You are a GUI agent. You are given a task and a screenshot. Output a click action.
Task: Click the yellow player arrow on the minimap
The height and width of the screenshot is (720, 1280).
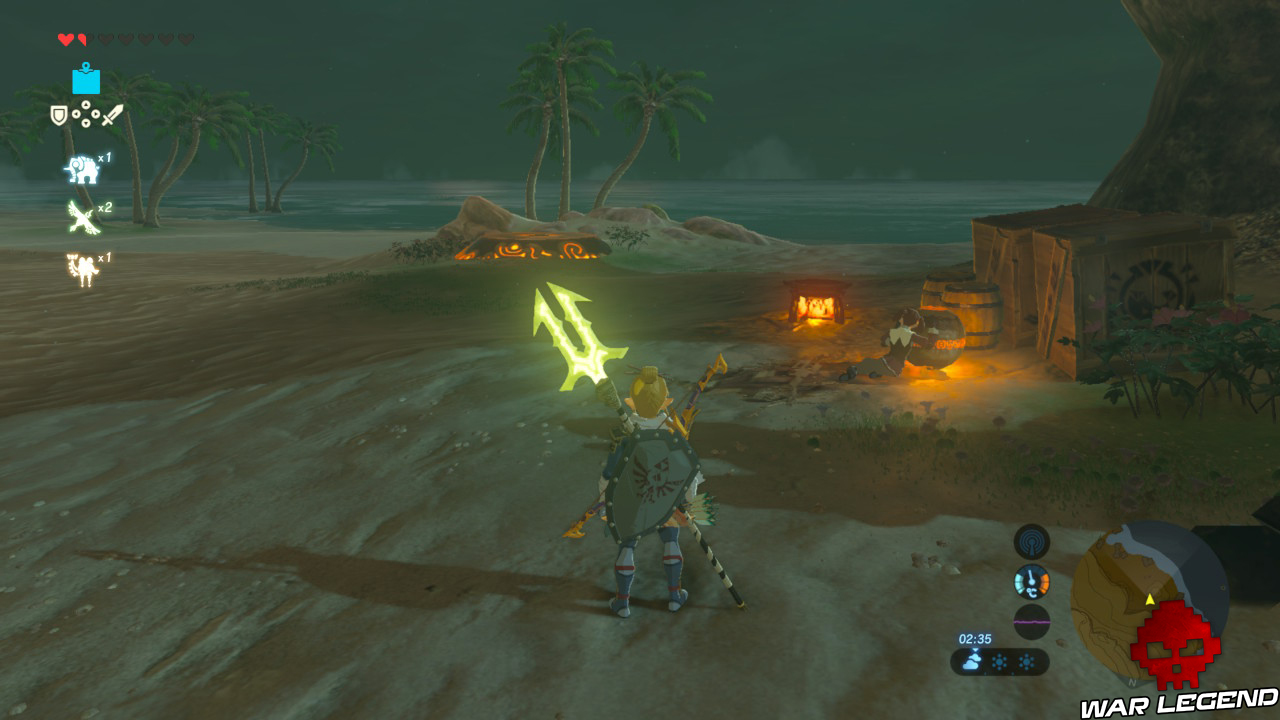click(x=1150, y=599)
